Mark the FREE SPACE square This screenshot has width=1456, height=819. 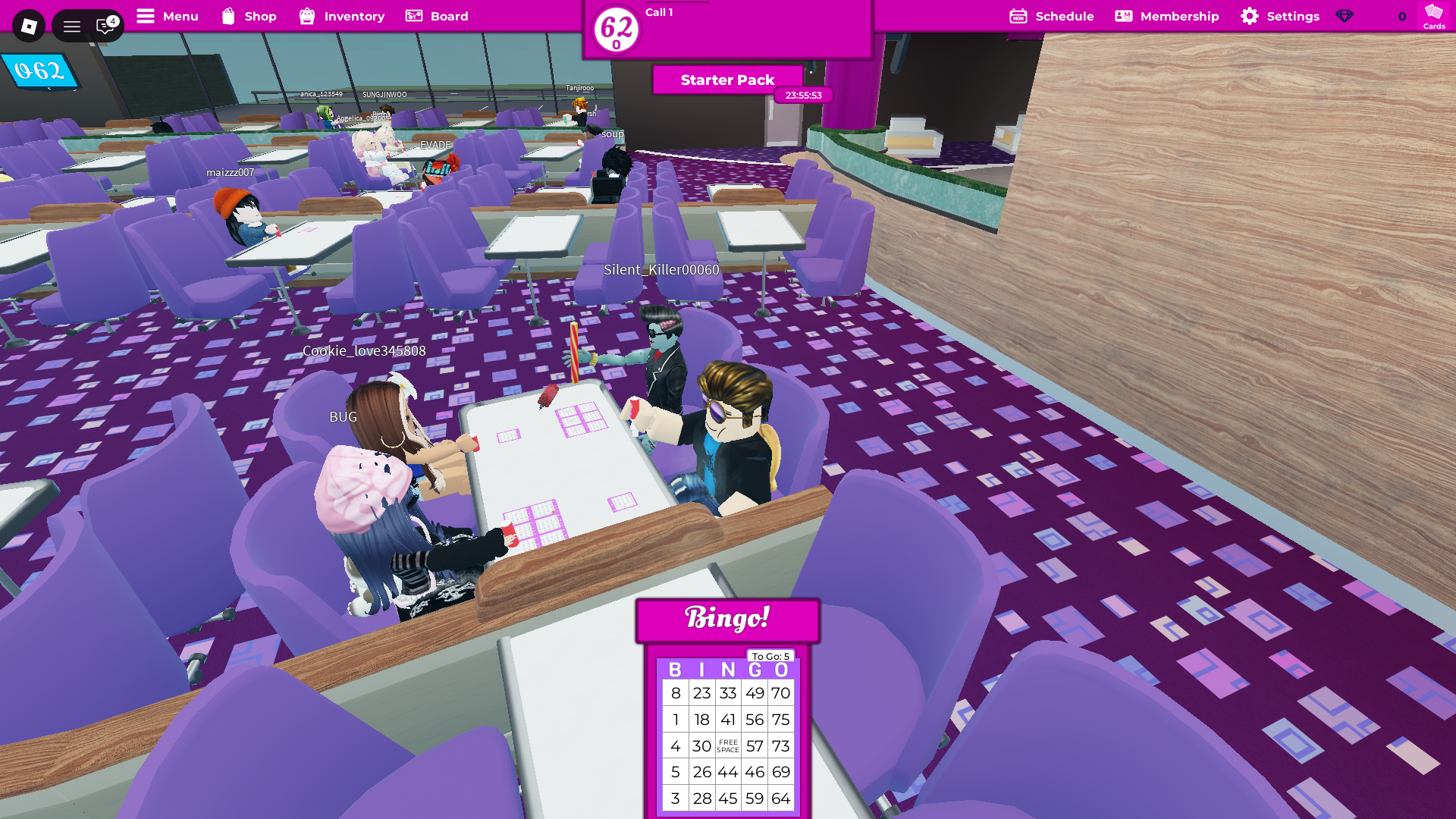tap(727, 745)
